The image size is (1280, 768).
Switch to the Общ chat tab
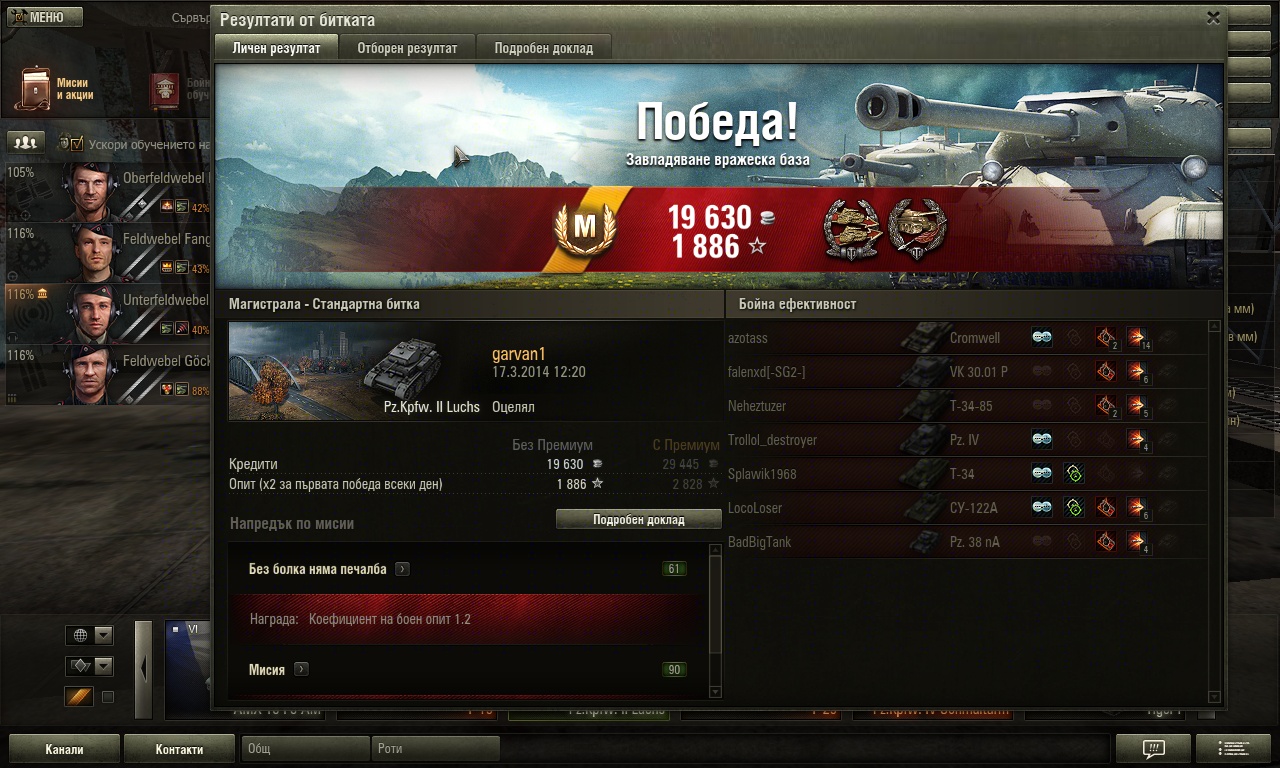[306, 749]
